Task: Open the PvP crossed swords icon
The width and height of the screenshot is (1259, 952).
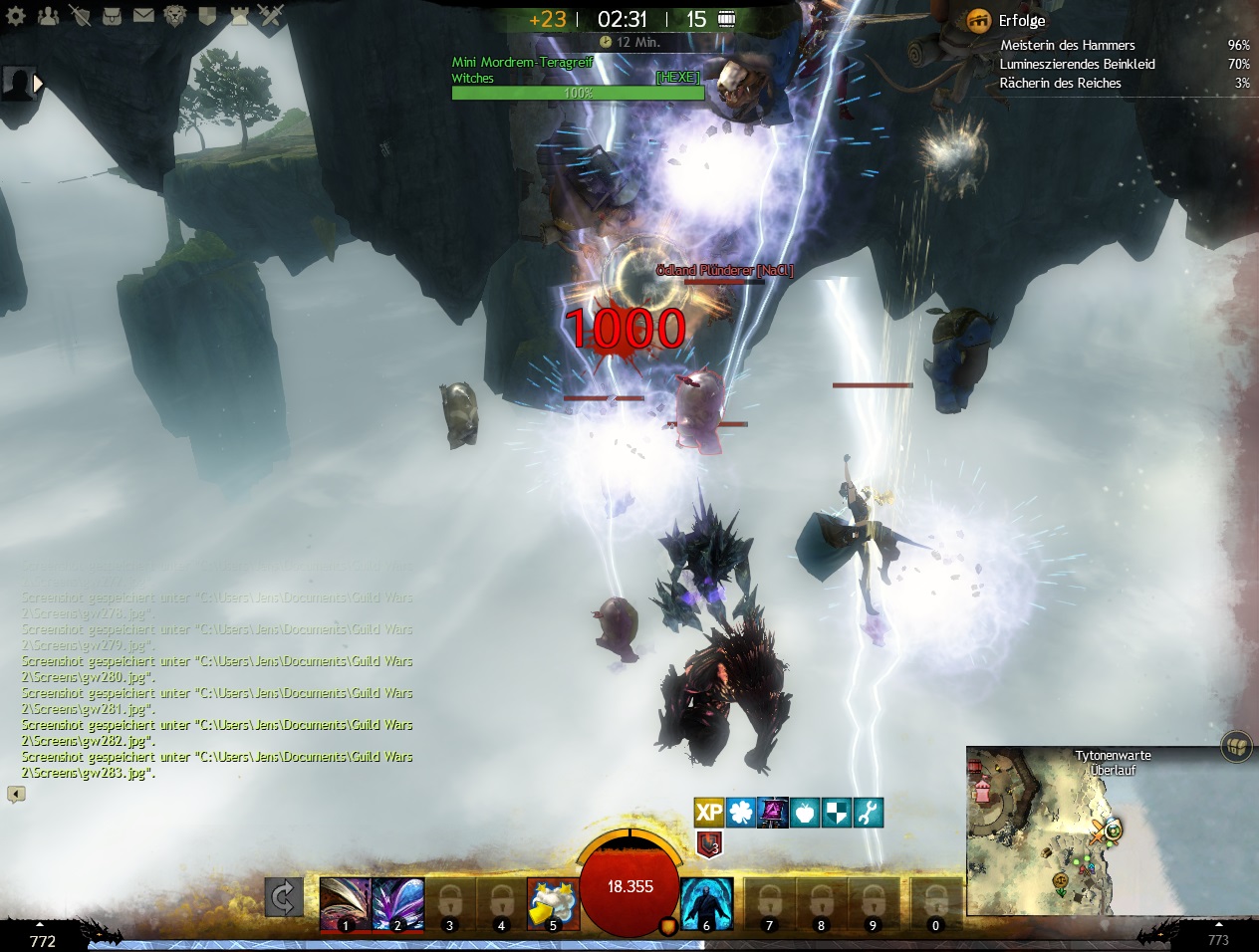Action: (271, 15)
